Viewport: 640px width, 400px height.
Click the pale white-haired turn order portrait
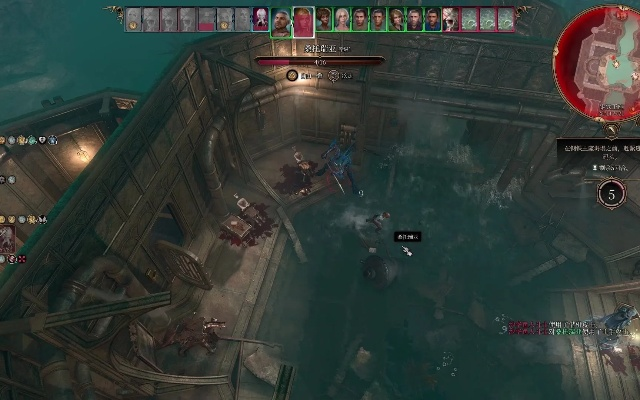pos(343,18)
